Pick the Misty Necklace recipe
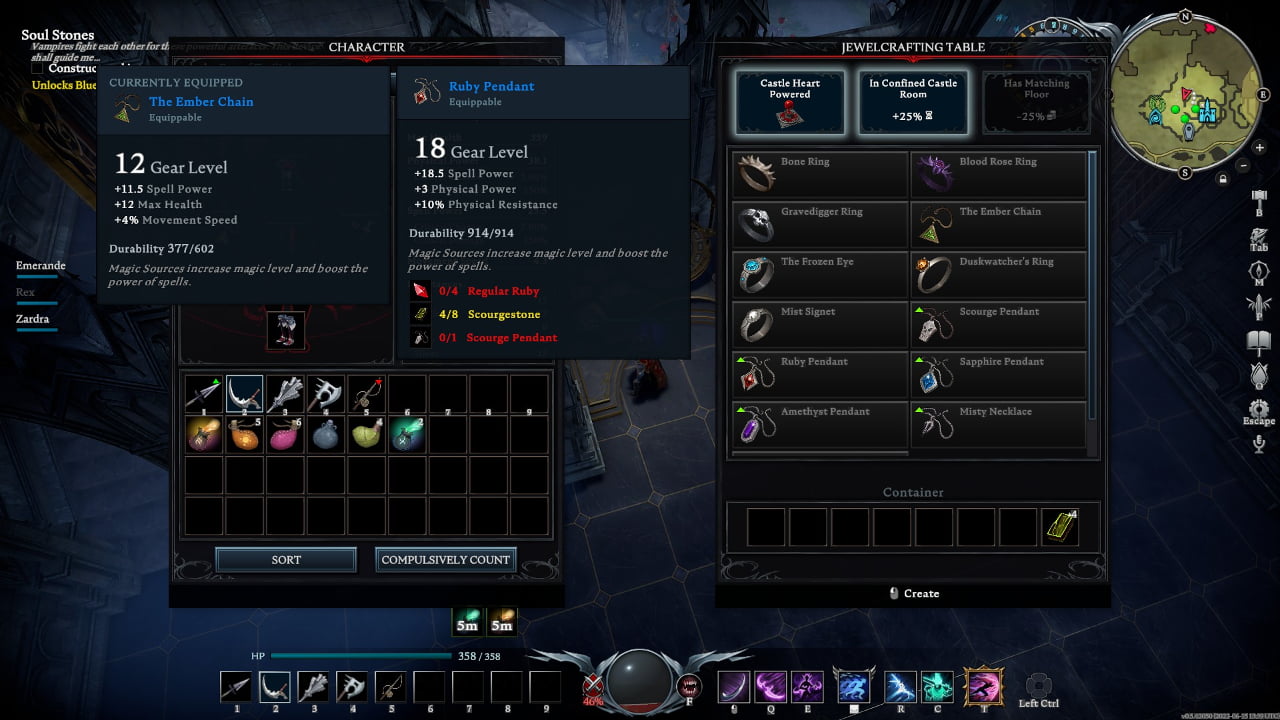Screen dimensions: 1280x720 click(998, 425)
